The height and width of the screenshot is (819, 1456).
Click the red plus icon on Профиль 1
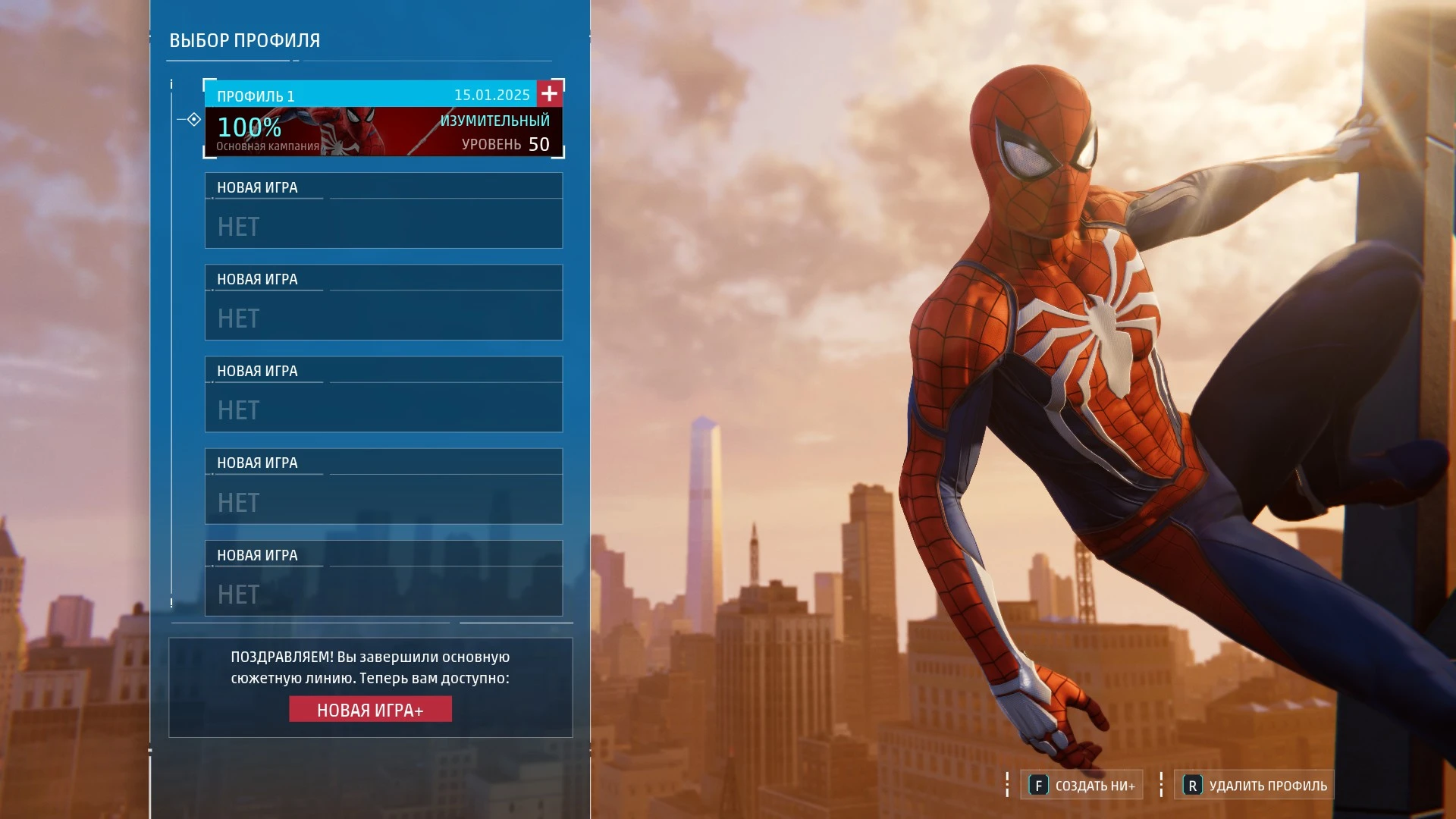(x=550, y=94)
